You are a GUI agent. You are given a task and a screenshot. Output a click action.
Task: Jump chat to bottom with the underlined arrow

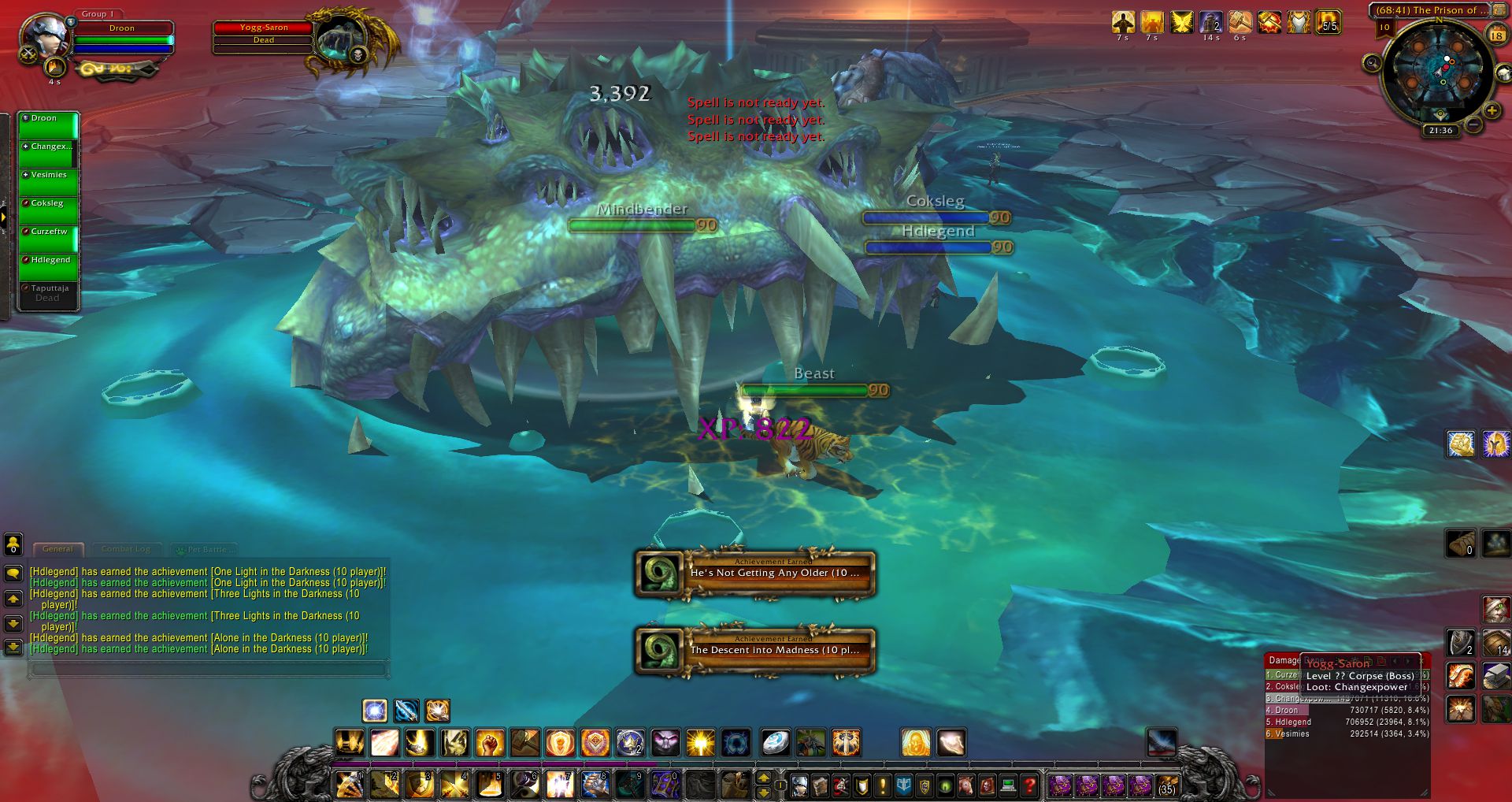pyautogui.click(x=13, y=648)
